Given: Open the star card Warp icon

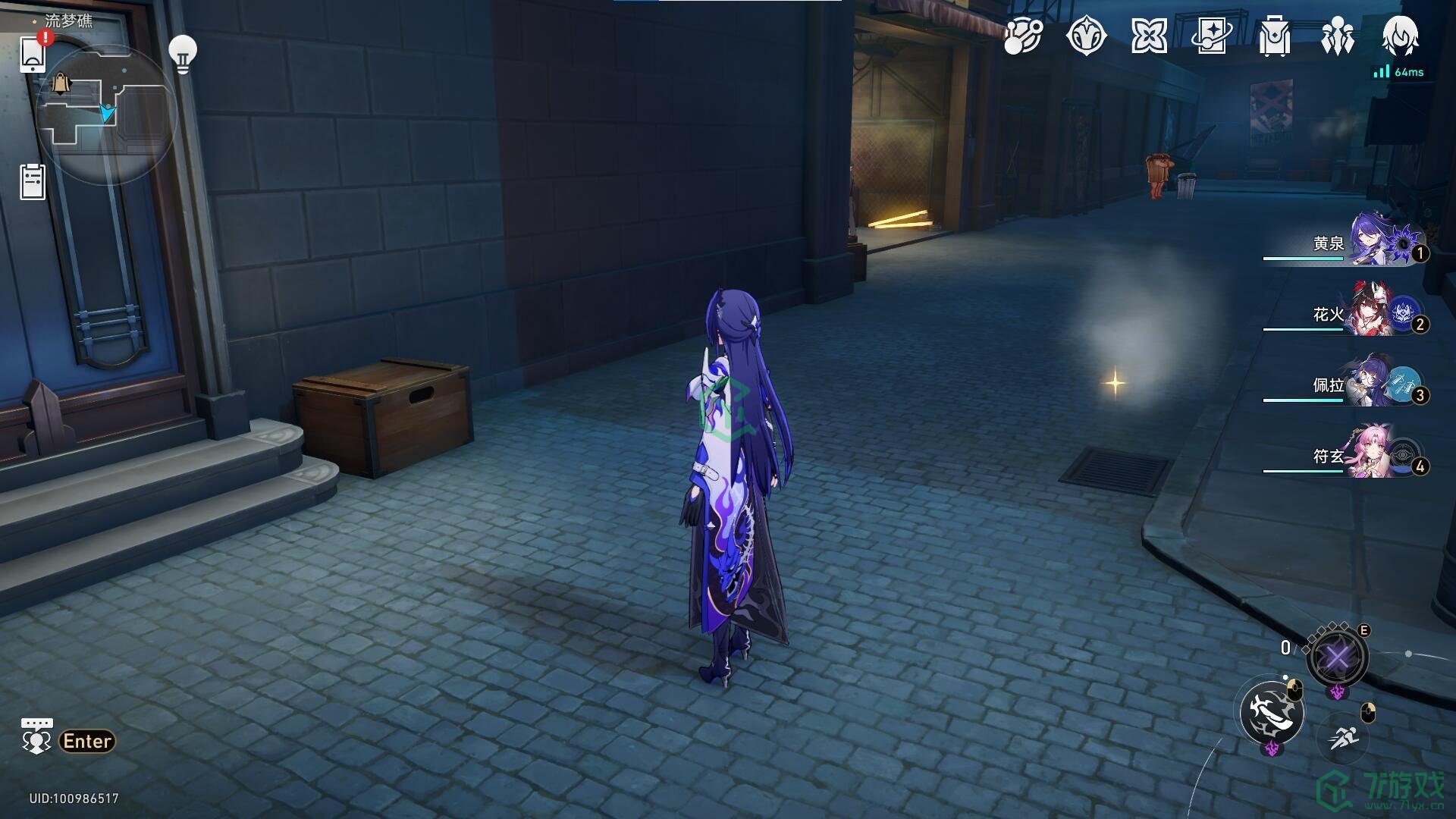Looking at the screenshot, I should click(x=1211, y=36).
